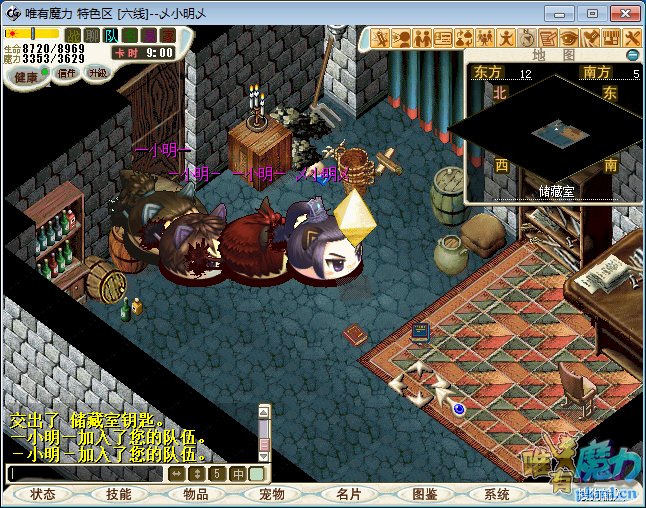
Task: Click the 升级 level up button
Action: (97, 73)
